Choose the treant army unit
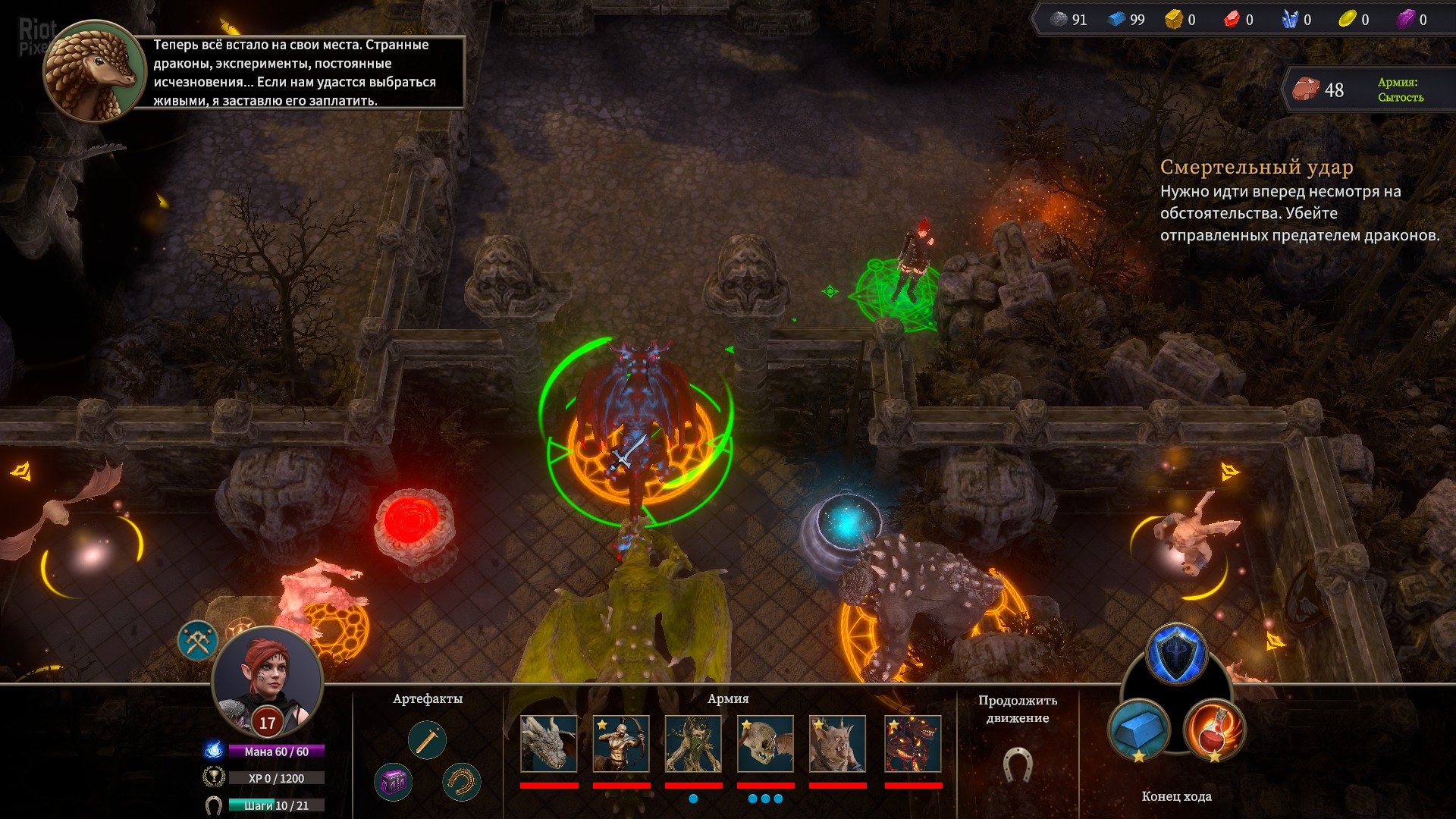The width and height of the screenshot is (1456, 819). (693, 744)
